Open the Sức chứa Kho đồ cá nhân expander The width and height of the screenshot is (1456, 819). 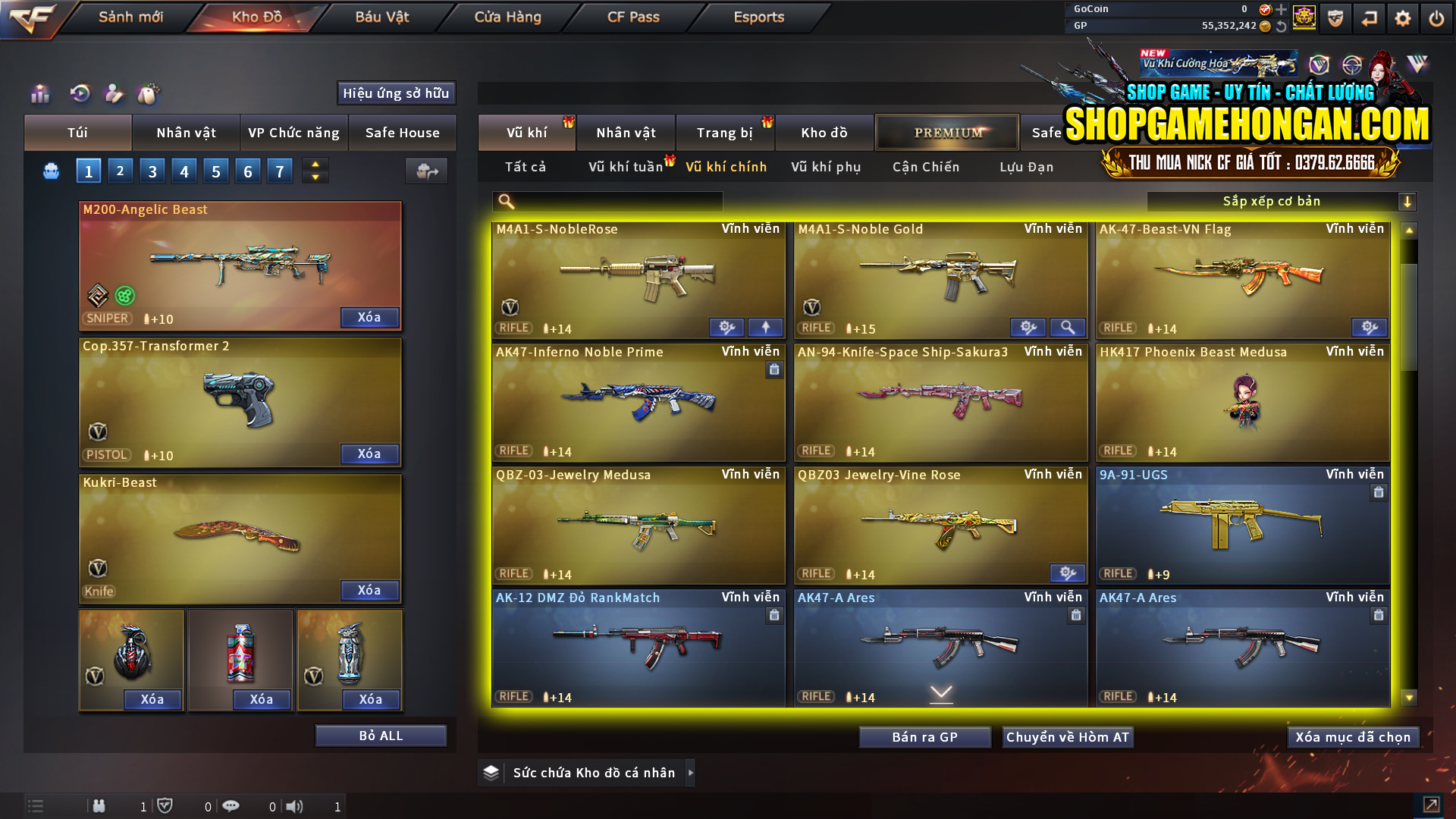[x=585, y=772]
